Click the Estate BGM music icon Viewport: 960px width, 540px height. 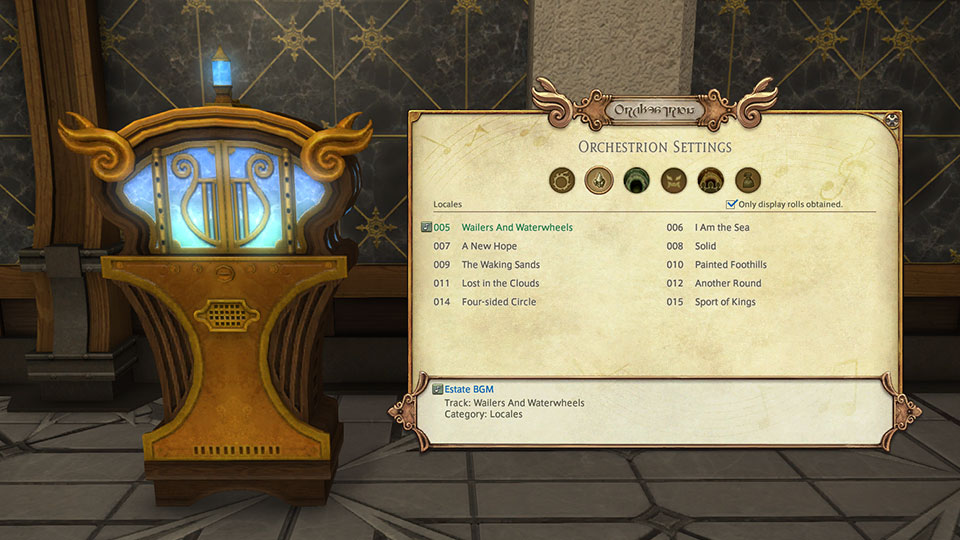pyautogui.click(x=438, y=389)
